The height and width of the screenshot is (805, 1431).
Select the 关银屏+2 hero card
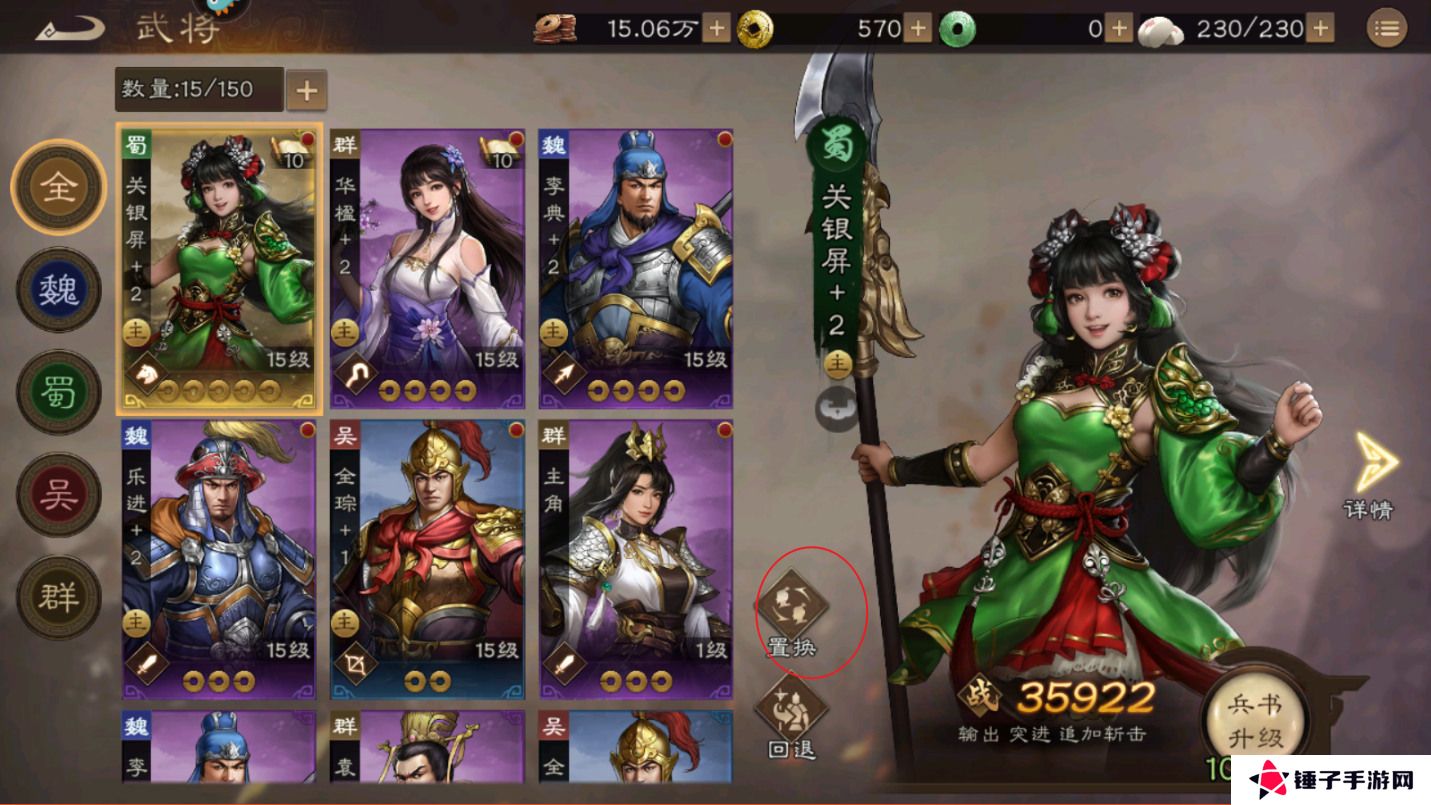(x=221, y=270)
